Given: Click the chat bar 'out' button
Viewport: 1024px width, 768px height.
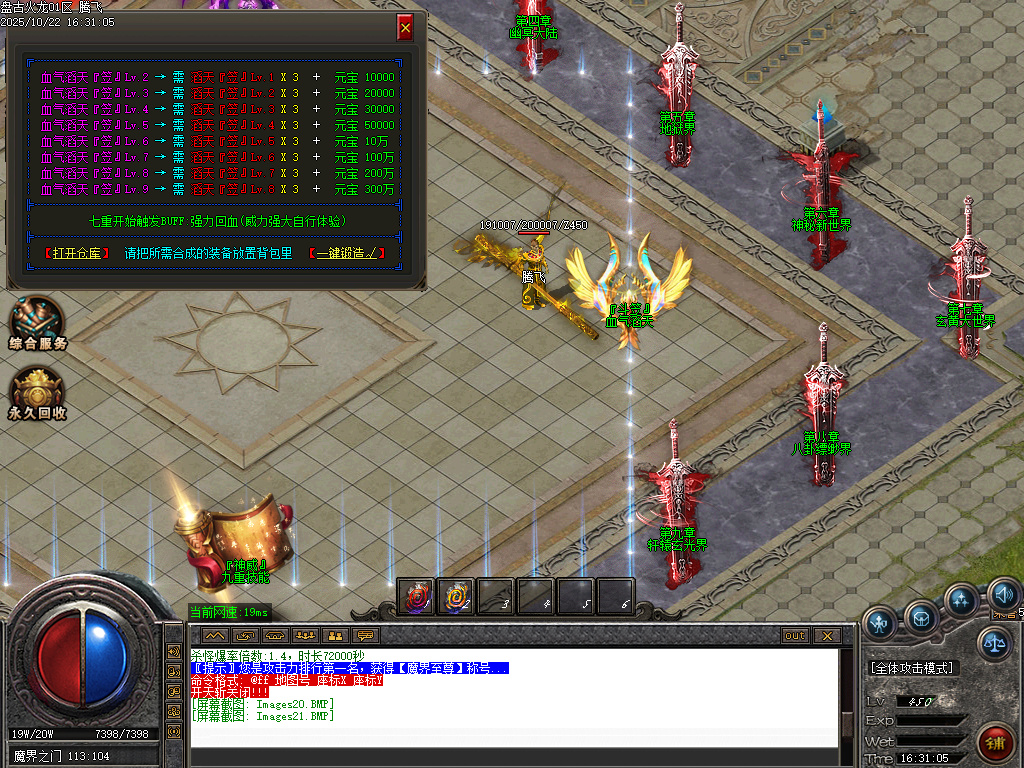Looking at the screenshot, I should [794, 635].
